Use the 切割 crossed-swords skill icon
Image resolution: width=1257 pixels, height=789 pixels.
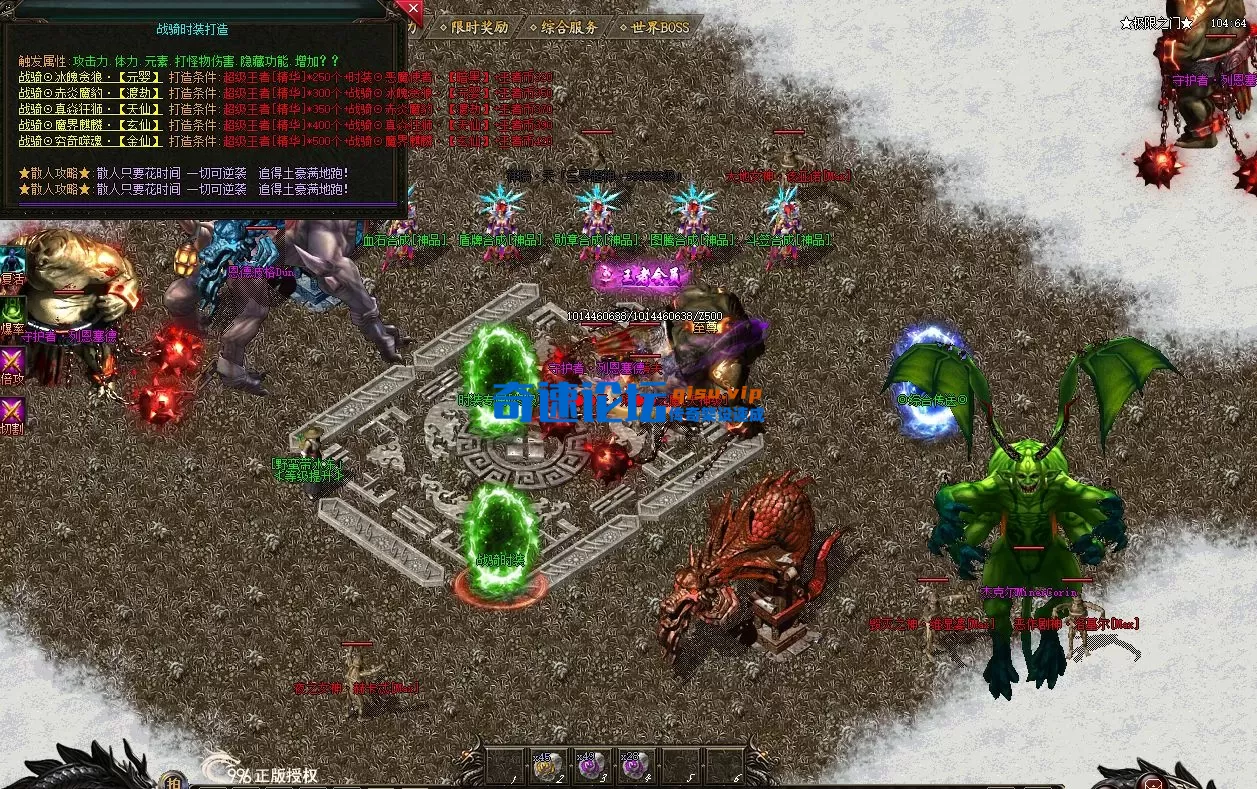(12, 413)
